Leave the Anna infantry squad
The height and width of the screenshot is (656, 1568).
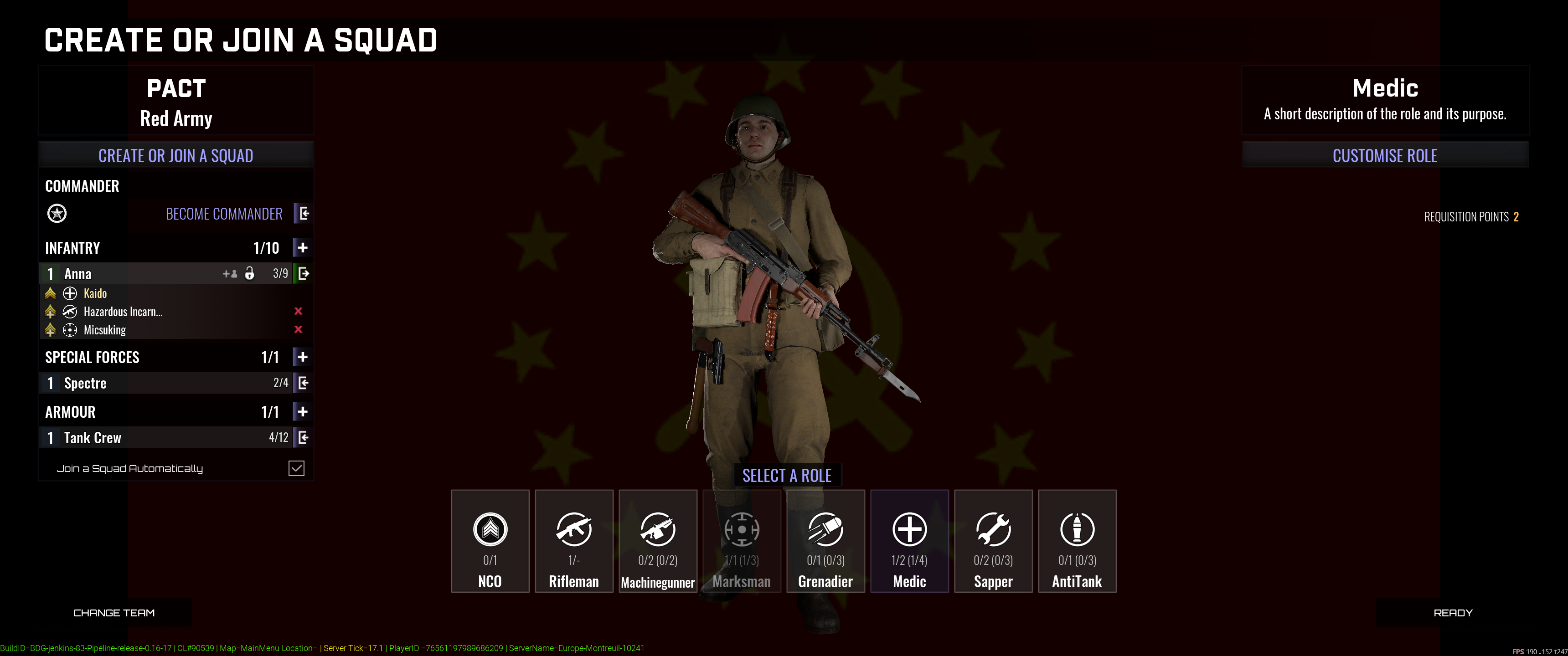click(303, 274)
